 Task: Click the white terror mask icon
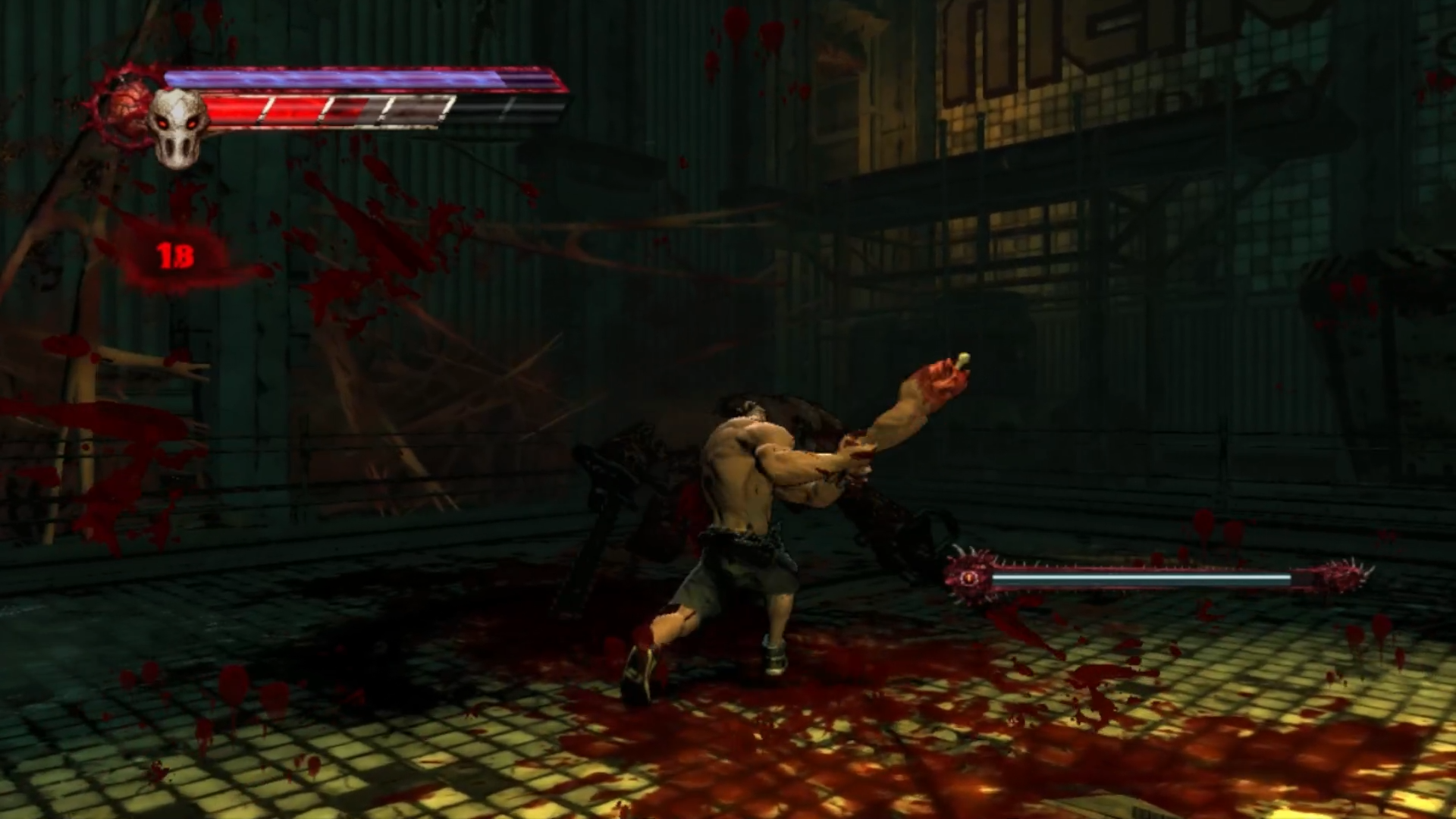[177, 127]
